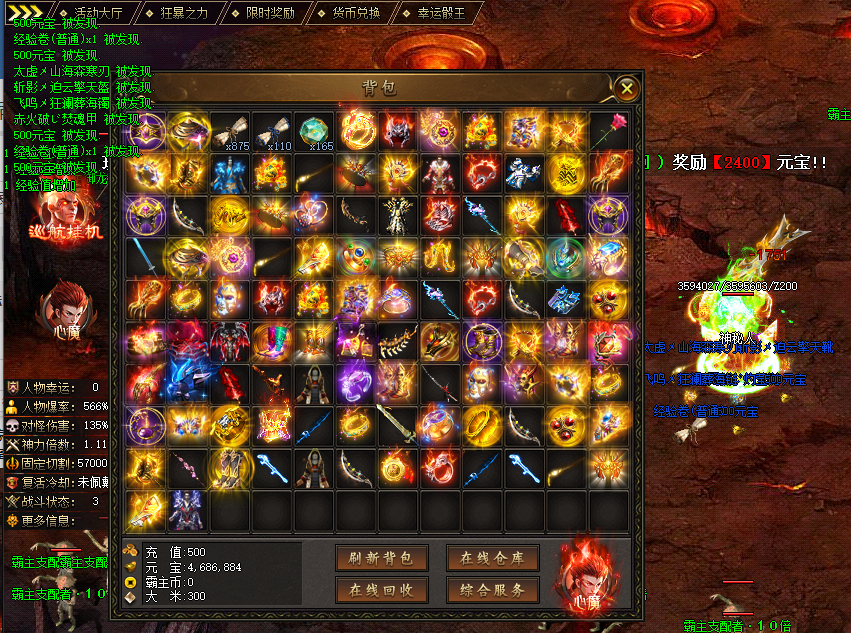Click the 刷新背包 refresh bag button
851x633 pixels.
click(381, 557)
